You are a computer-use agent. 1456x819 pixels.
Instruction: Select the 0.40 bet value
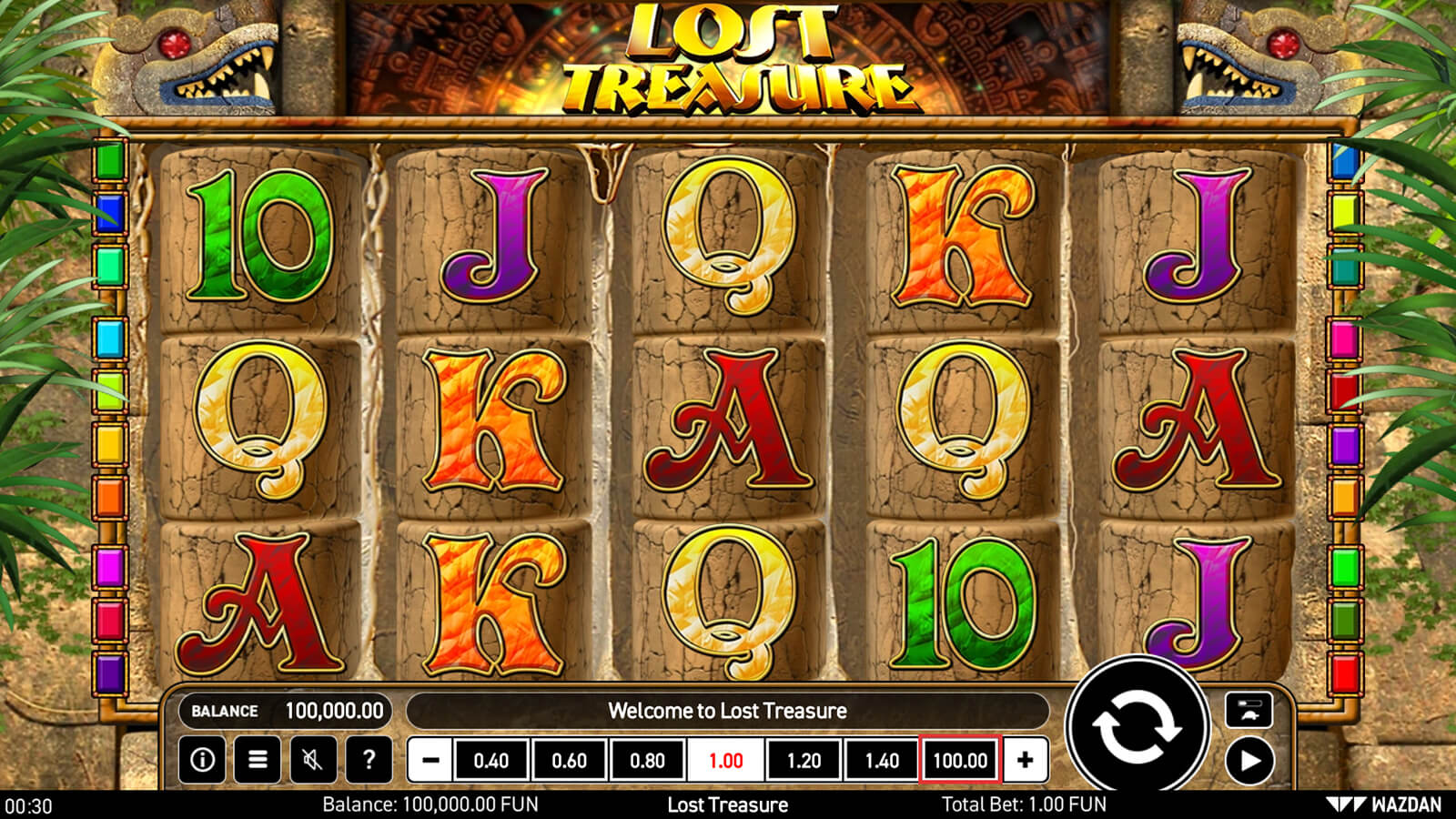491,760
